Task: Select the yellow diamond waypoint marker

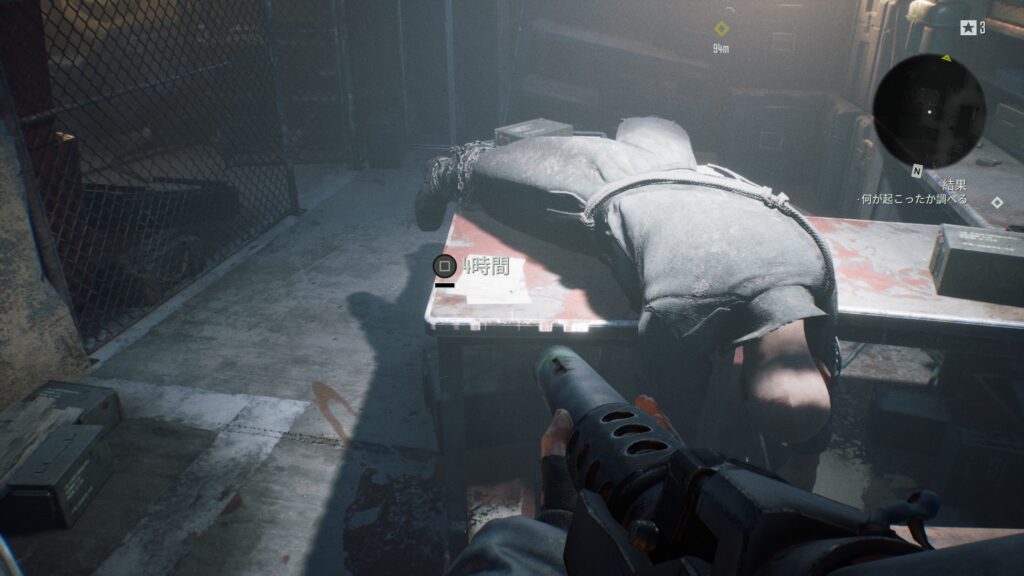Action: [x=721, y=29]
